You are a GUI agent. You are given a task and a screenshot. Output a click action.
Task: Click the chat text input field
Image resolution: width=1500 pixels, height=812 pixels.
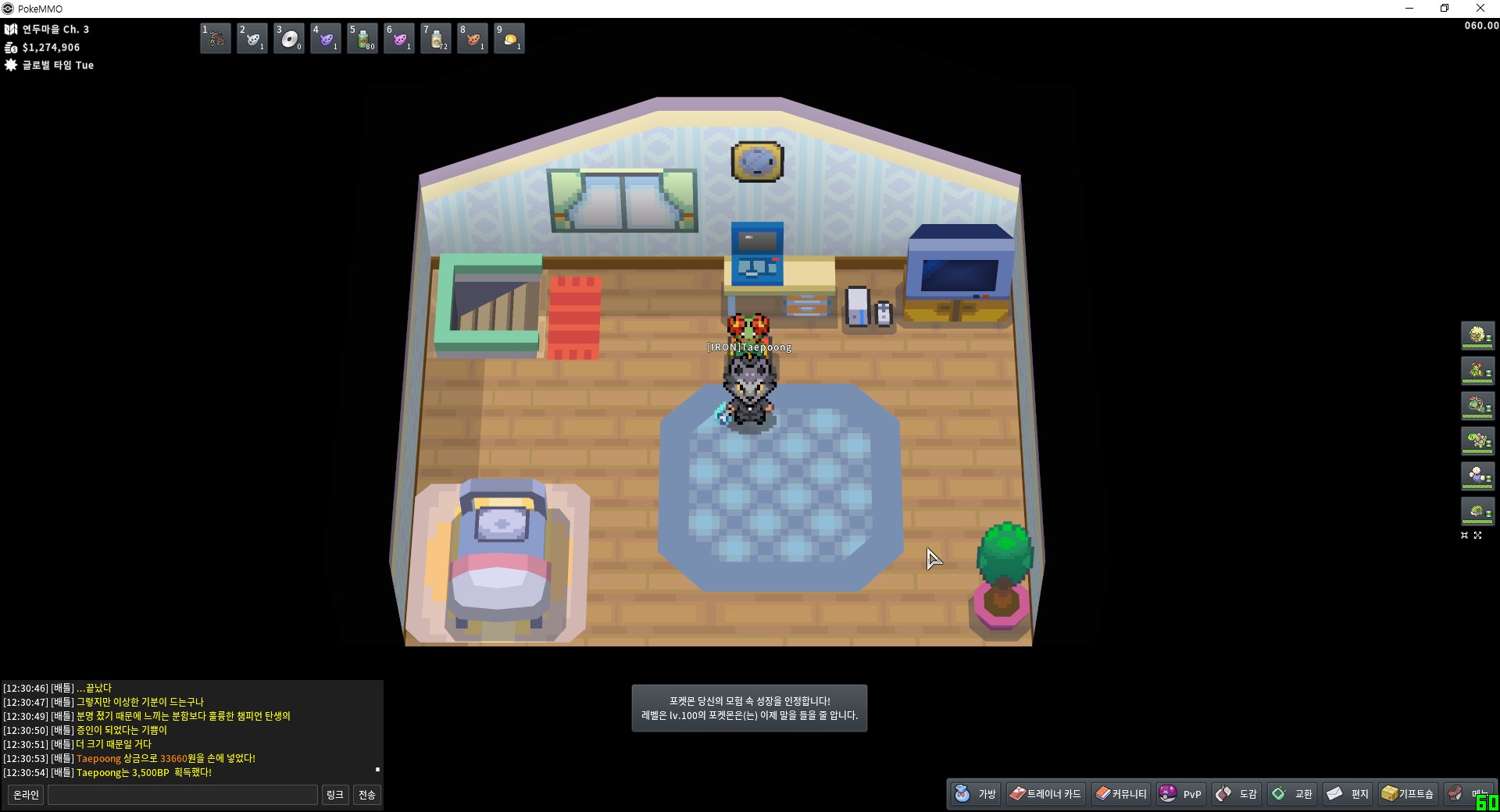pyautogui.click(x=183, y=795)
